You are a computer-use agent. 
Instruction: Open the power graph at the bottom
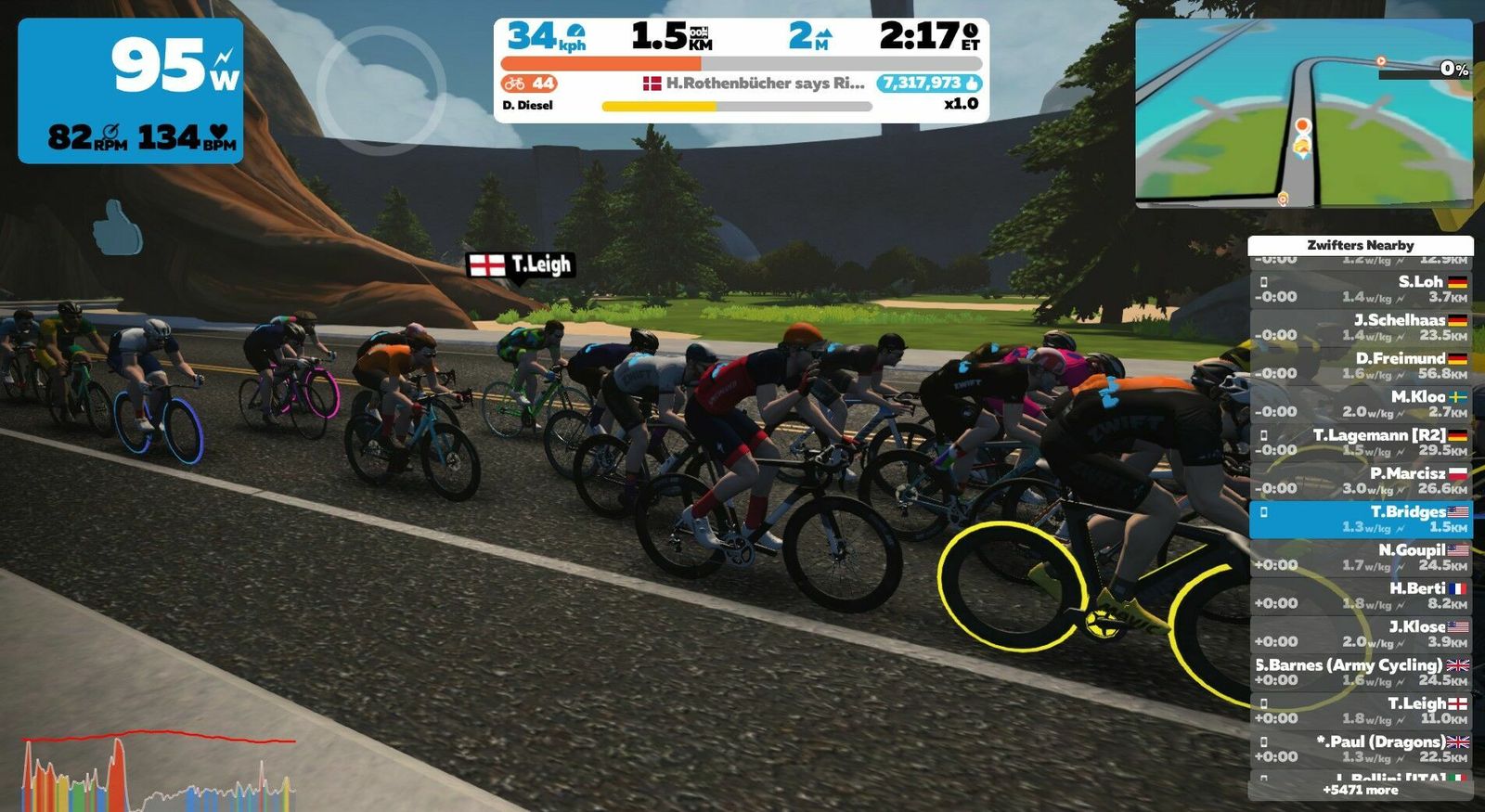tap(158, 770)
